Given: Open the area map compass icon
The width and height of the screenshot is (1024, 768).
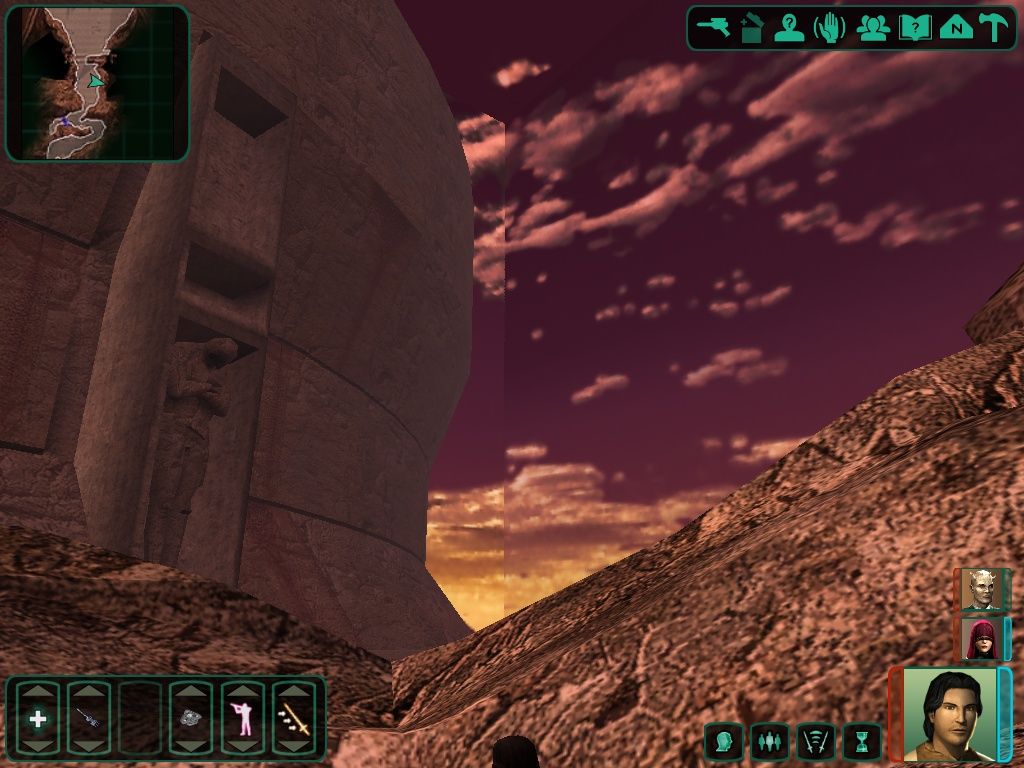Looking at the screenshot, I should [955, 27].
